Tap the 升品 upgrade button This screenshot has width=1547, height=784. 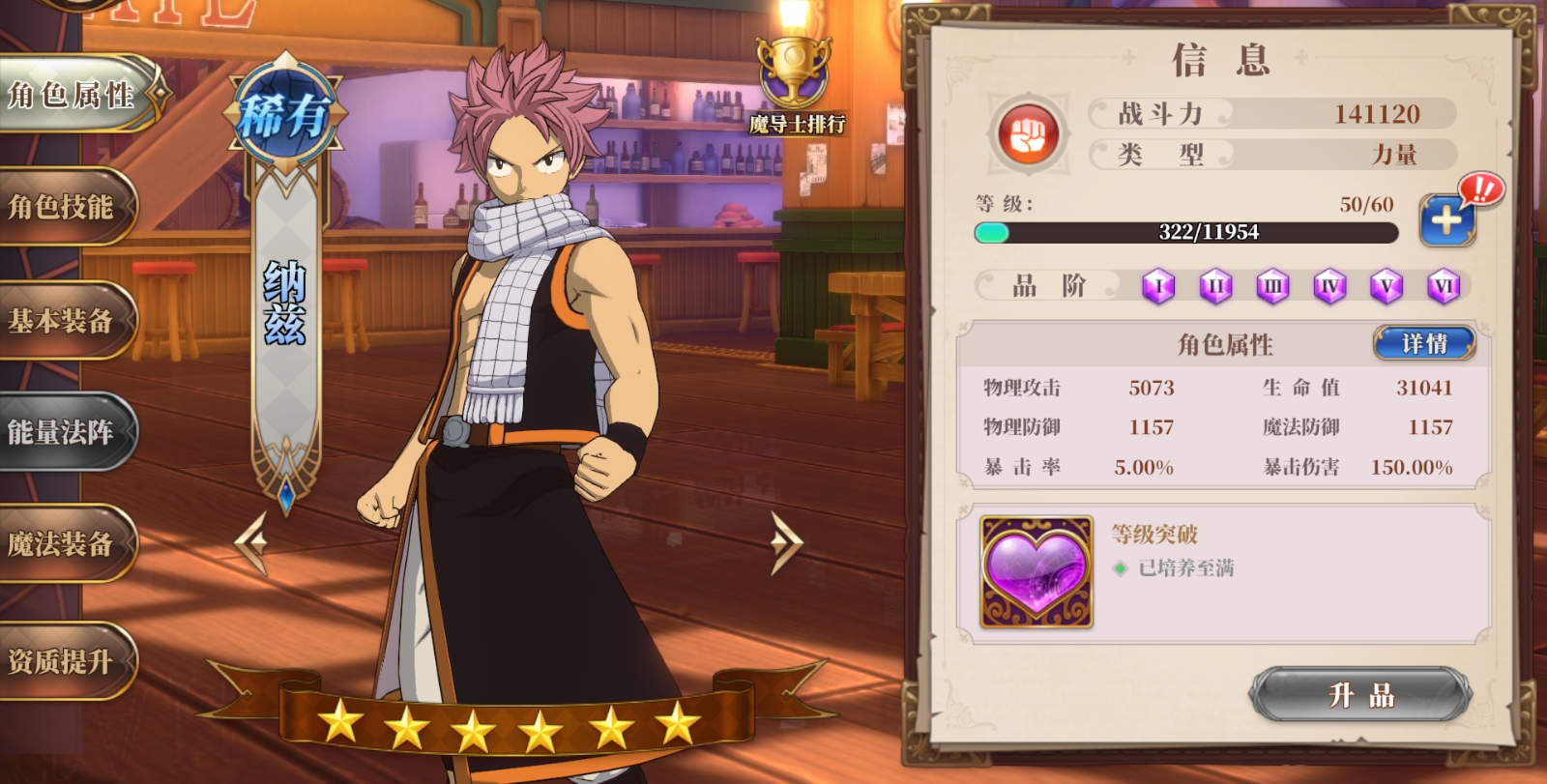[x=1360, y=695]
